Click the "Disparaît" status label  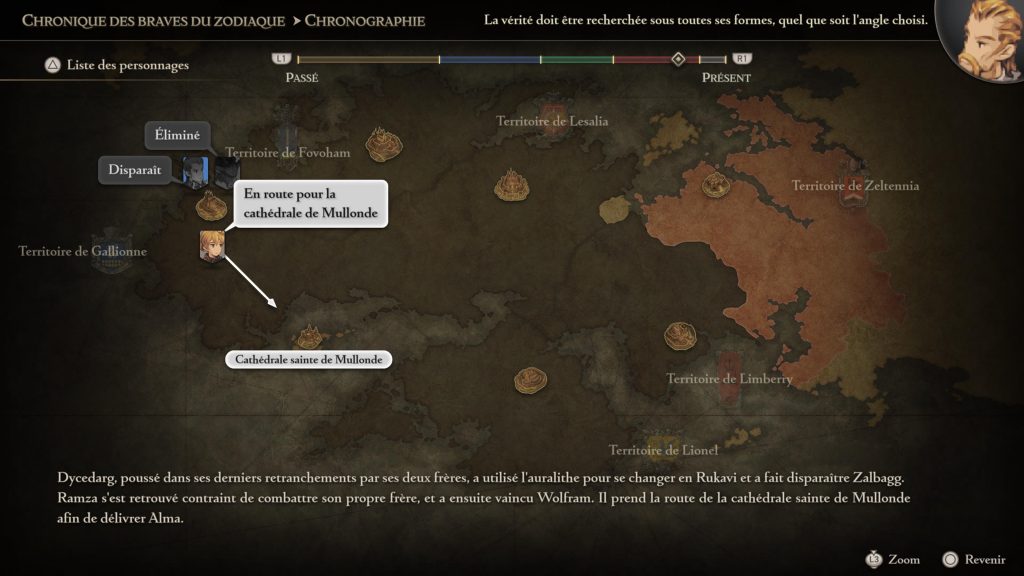coord(135,170)
